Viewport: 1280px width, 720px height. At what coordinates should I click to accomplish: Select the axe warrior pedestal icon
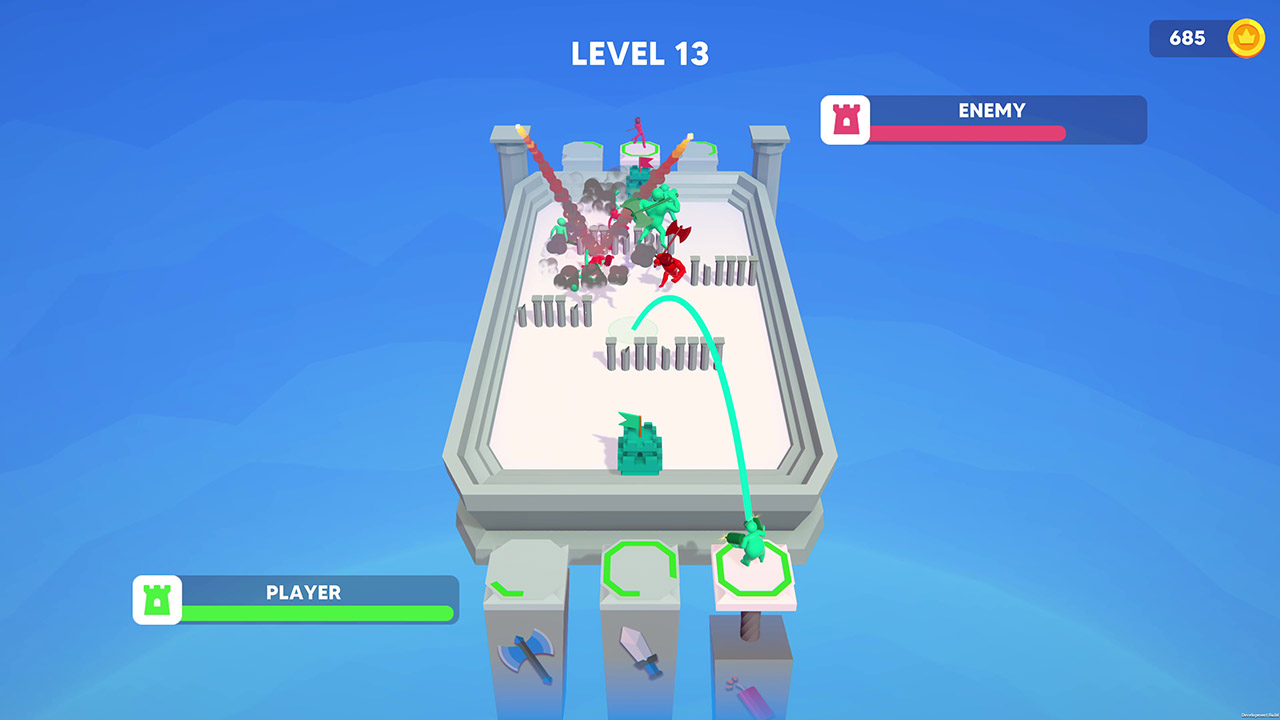(525, 654)
